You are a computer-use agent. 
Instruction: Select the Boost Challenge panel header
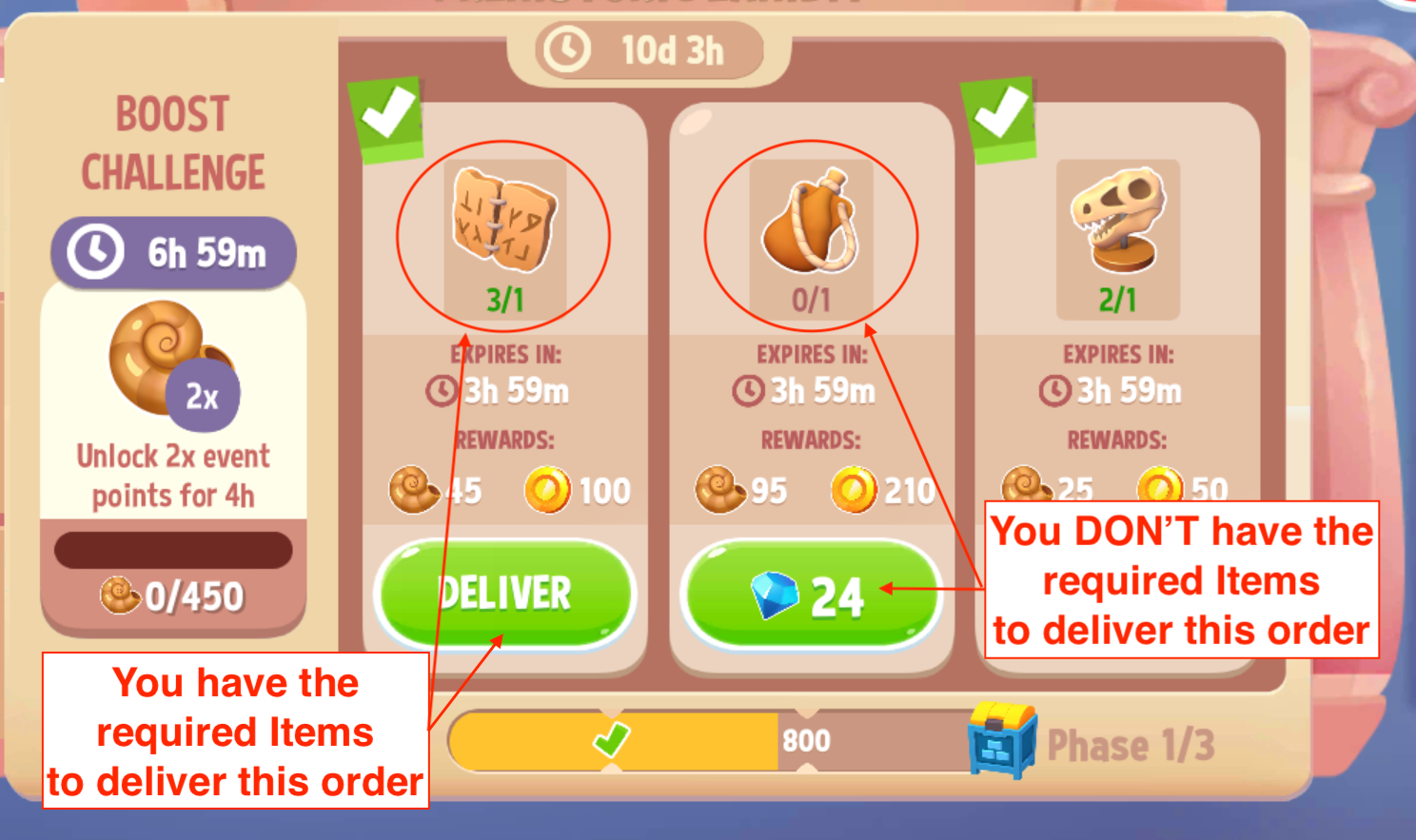click(x=172, y=141)
